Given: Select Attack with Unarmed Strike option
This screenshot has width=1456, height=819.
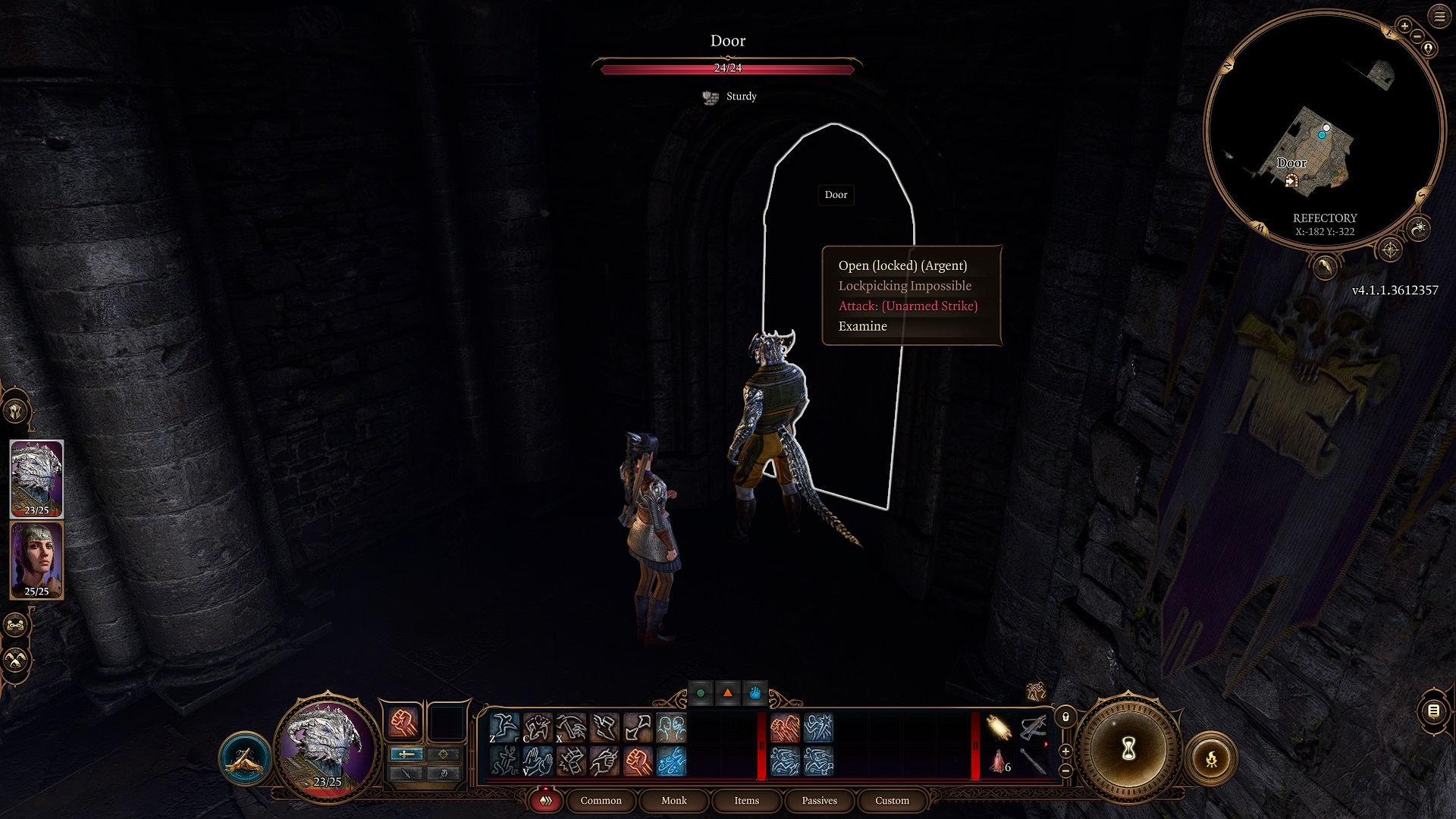Looking at the screenshot, I should tap(908, 306).
